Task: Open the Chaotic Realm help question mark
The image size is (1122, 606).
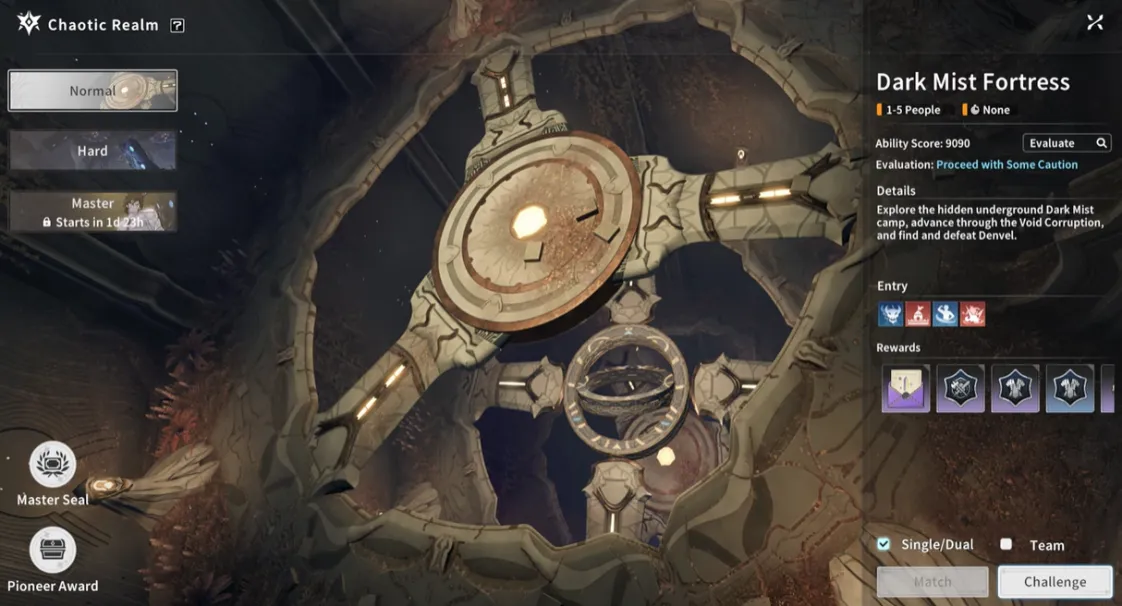Action: (x=177, y=25)
